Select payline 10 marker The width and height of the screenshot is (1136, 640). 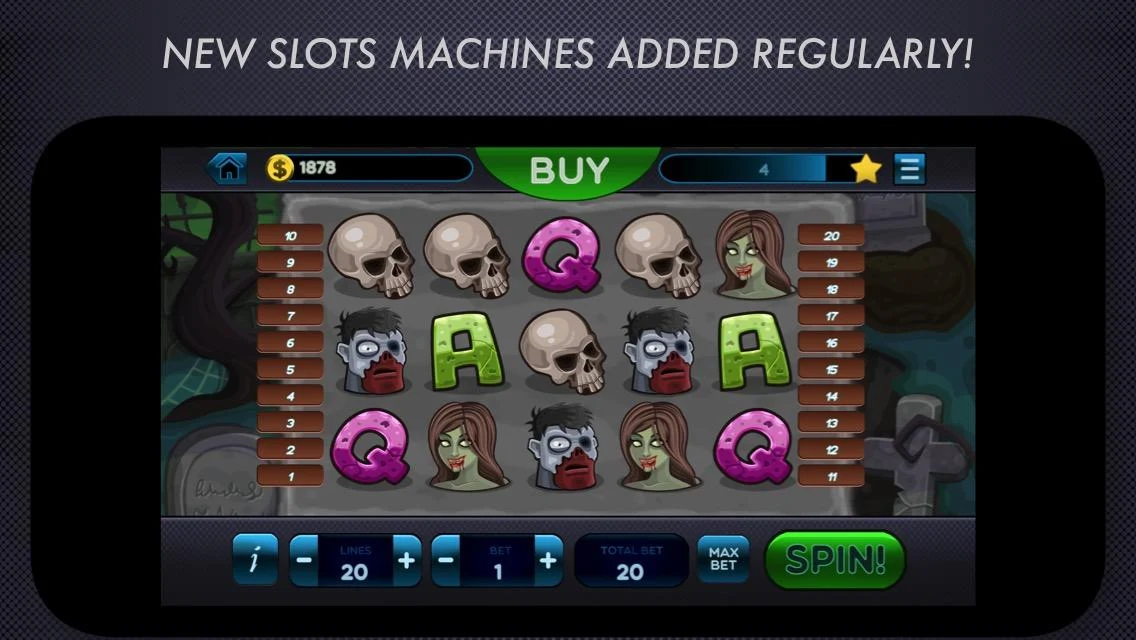[290, 236]
